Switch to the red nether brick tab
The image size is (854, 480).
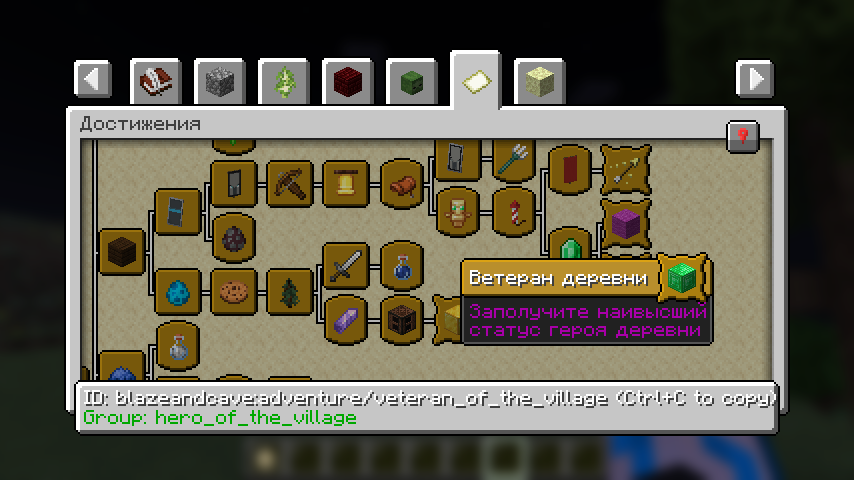click(x=348, y=81)
